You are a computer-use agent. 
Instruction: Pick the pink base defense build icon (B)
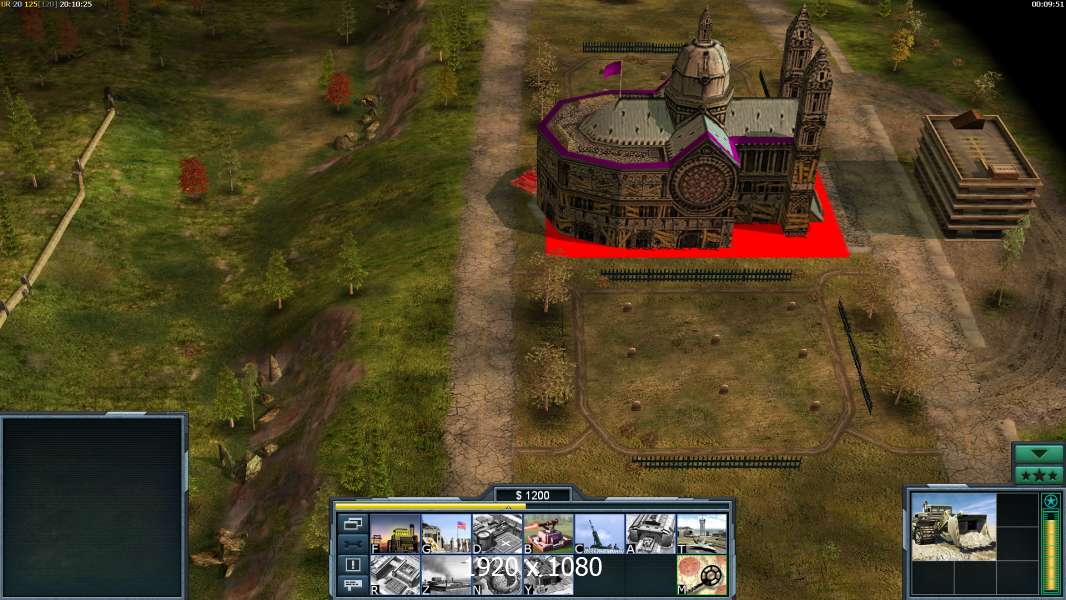click(548, 534)
